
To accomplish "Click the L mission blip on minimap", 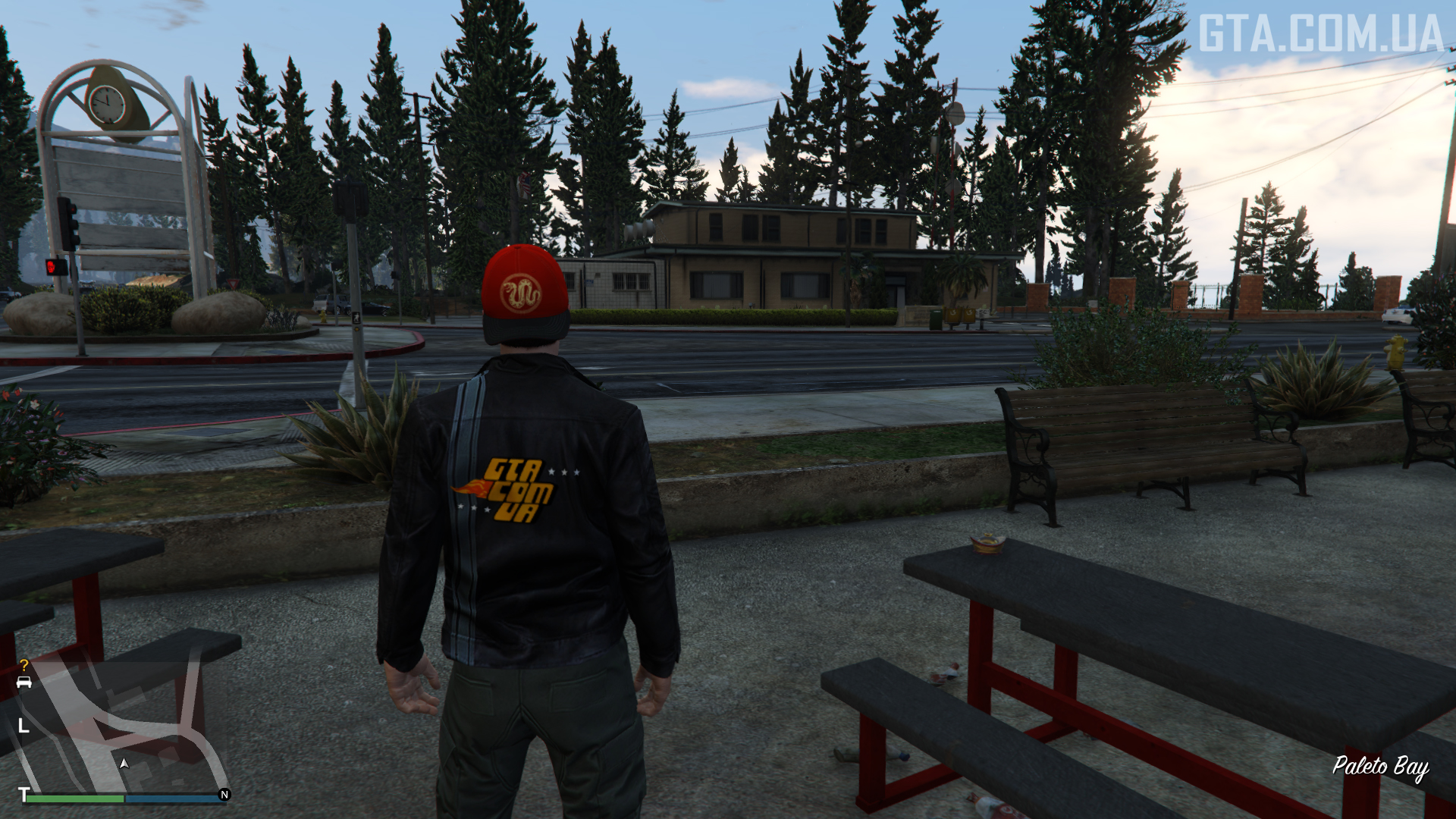I will pyautogui.click(x=24, y=726).
